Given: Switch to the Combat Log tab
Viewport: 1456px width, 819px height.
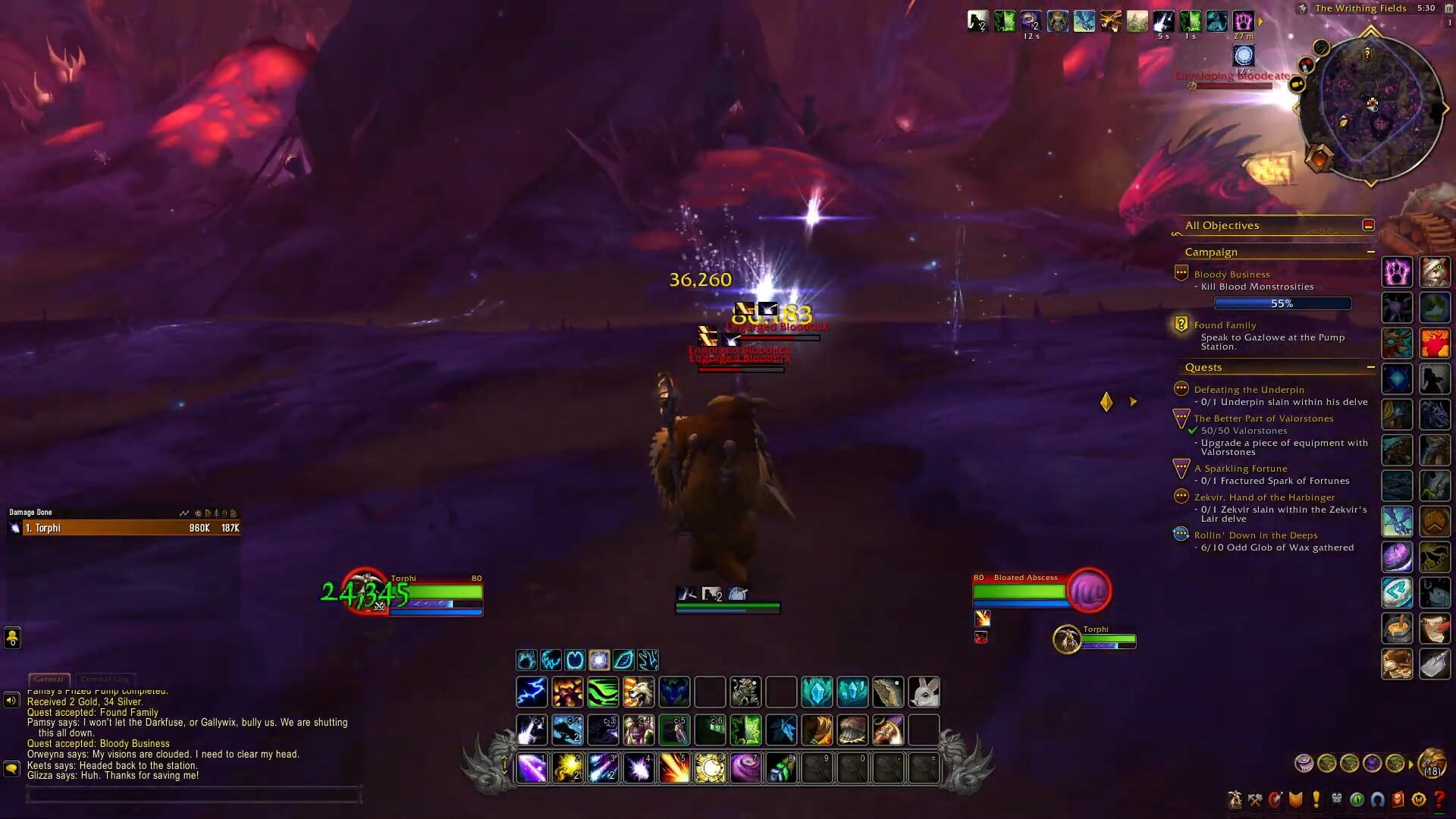Looking at the screenshot, I should click(x=105, y=679).
